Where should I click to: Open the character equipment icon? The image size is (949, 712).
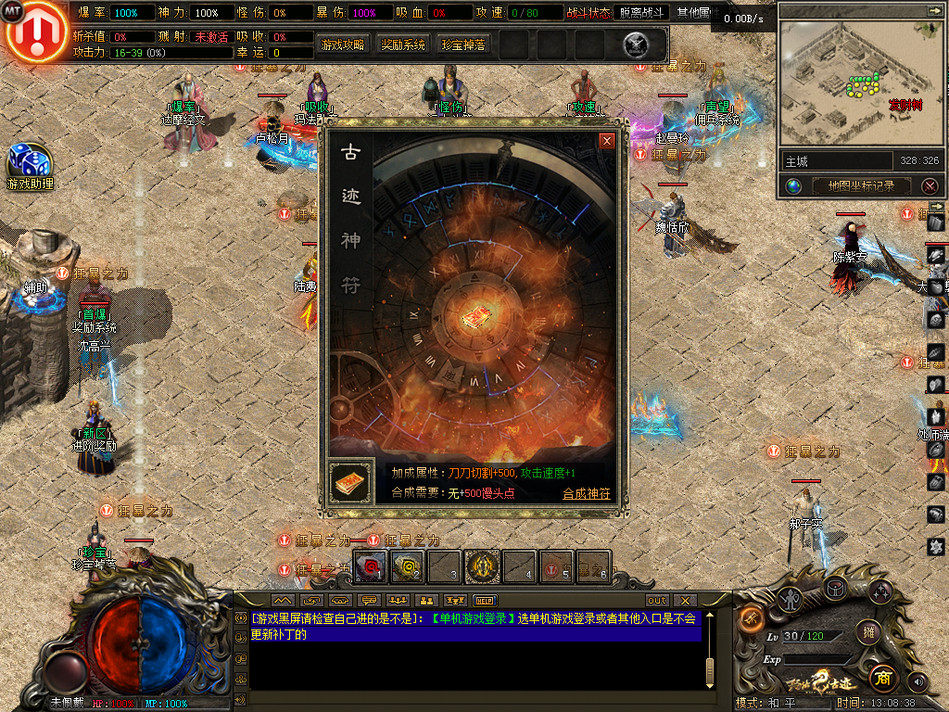click(790, 598)
